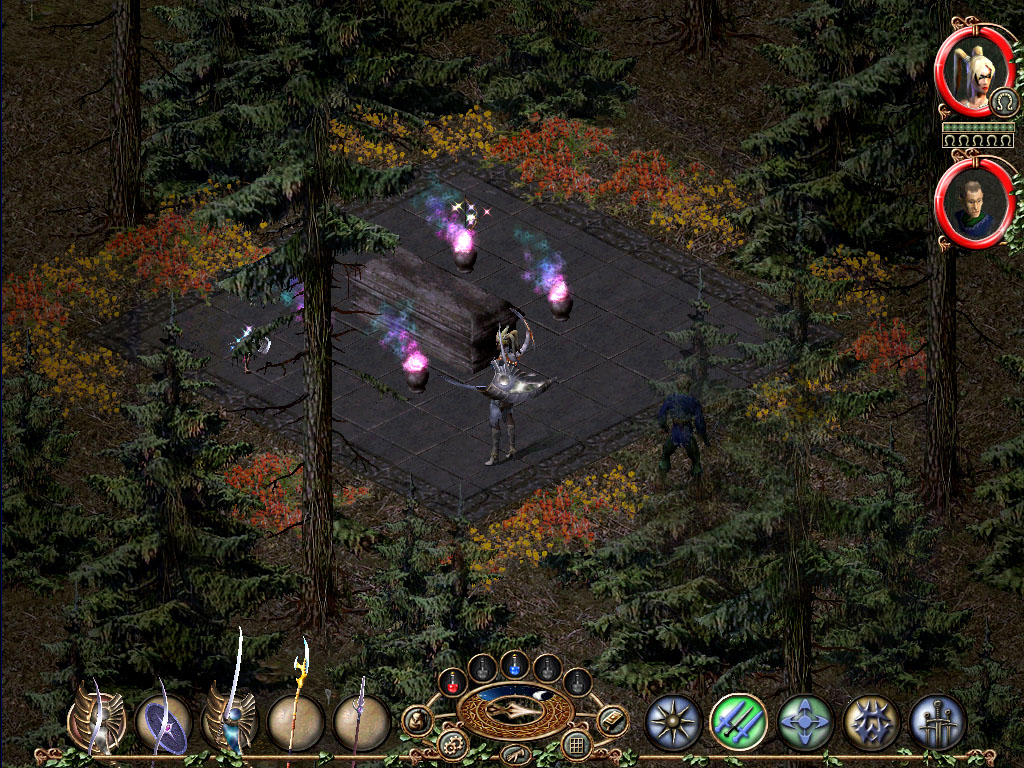Screen dimensions: 1024x768
Task: Use the red health potion
Action: pyautogui.click(x=452, y=682)
